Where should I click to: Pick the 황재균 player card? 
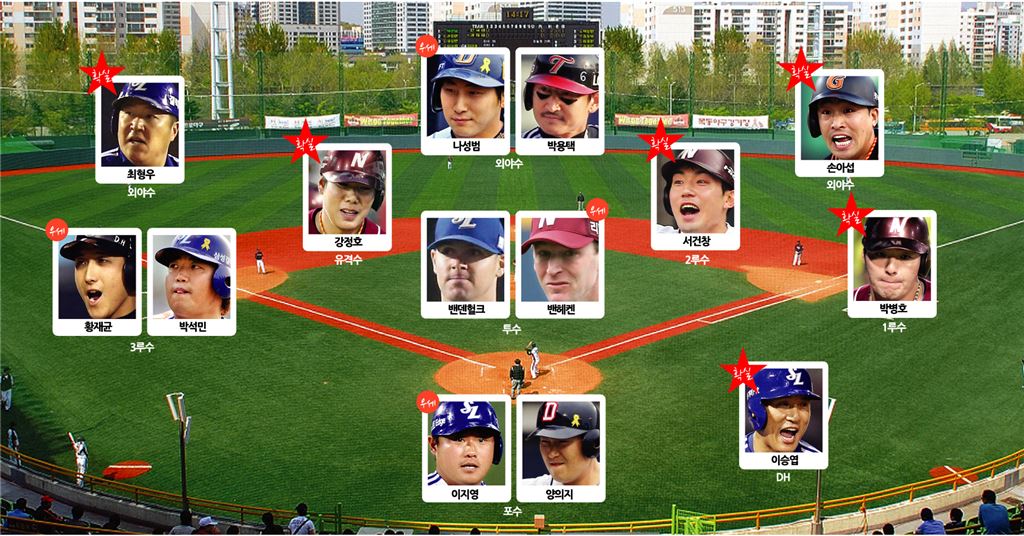click(97, 281)
